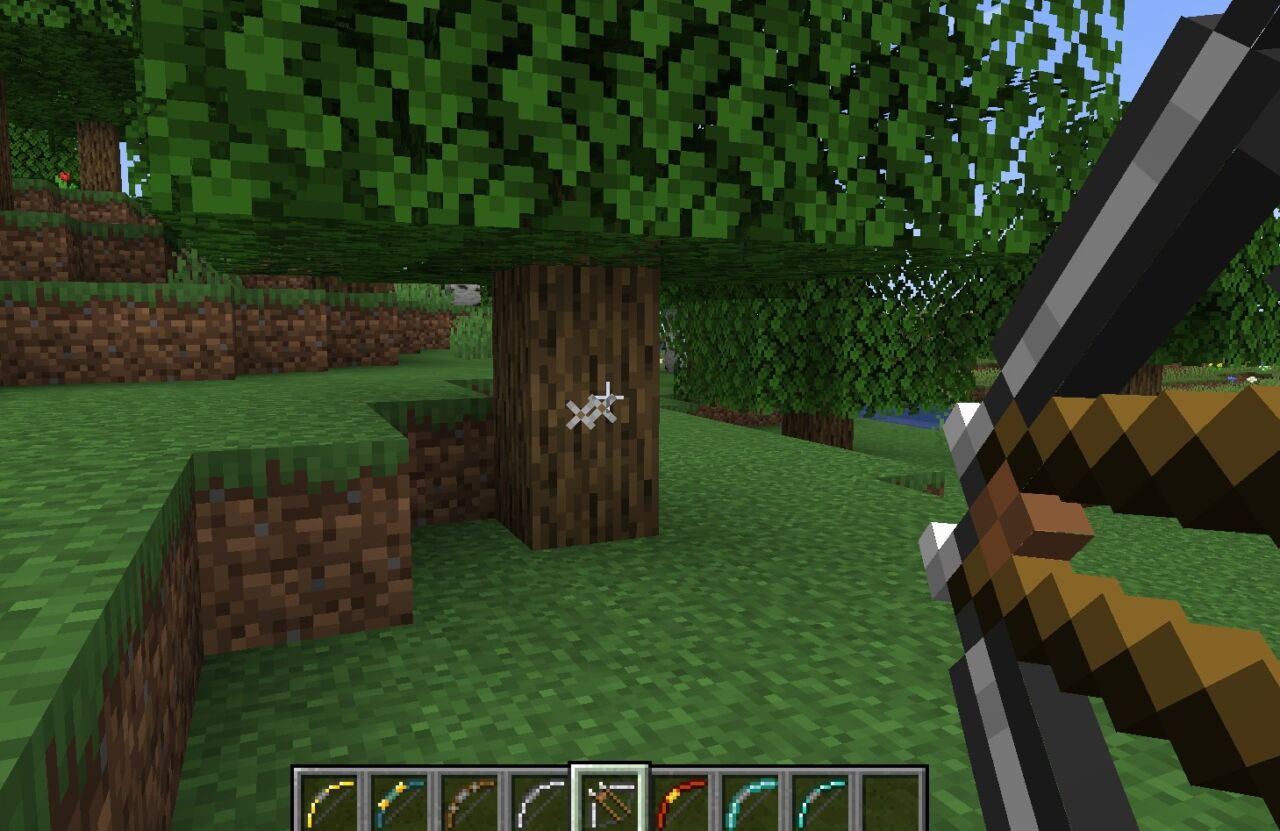Select the white iron bow slot
The width and height of the screenshot is (1280, 831).
pos(539,801)
